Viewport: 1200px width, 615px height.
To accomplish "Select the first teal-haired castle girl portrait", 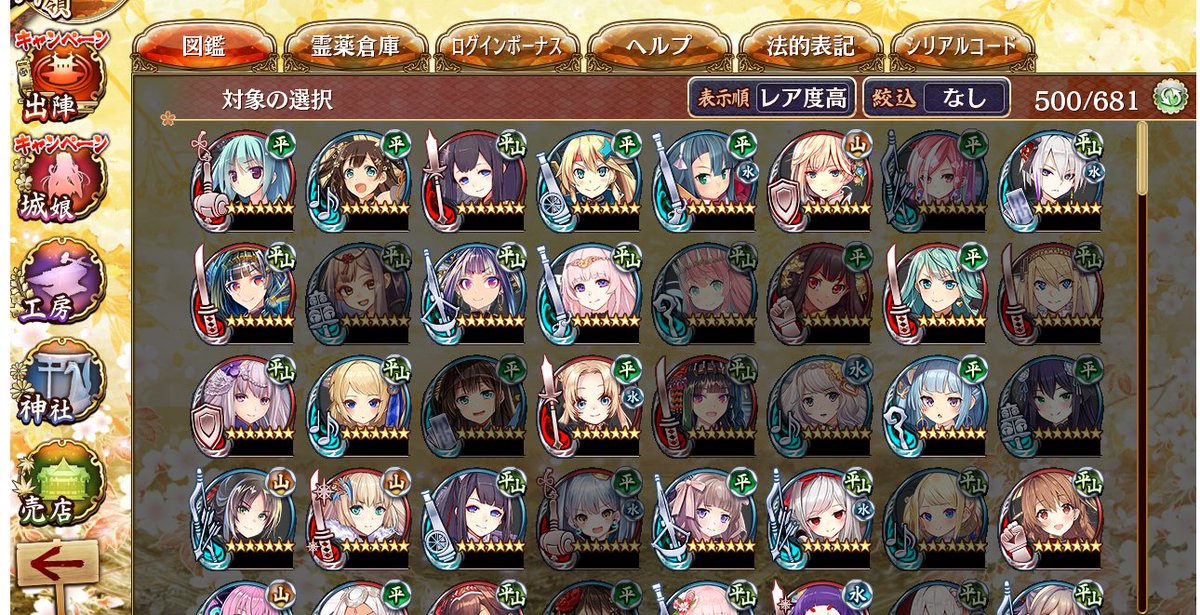I will [x=243, y=180].
